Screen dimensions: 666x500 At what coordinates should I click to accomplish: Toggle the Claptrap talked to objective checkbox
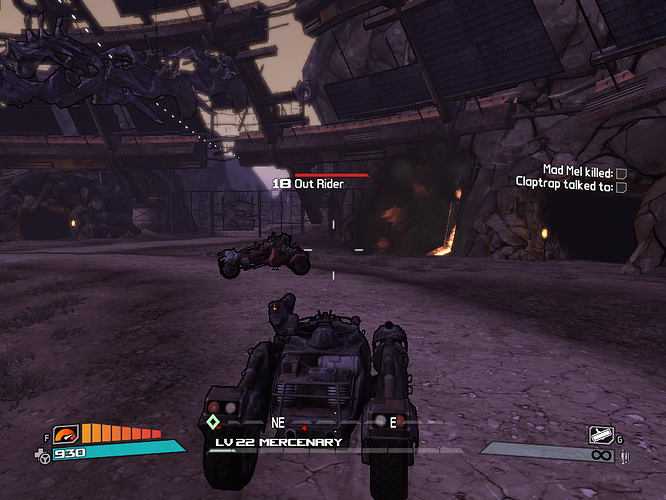[621, 186]
